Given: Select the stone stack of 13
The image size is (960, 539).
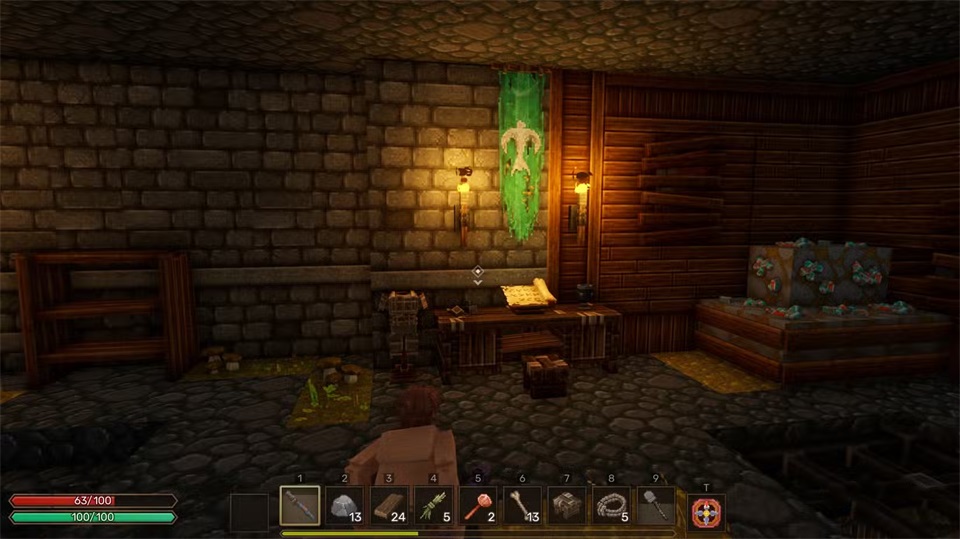Looking at the screenshot, I should (344, 506).
